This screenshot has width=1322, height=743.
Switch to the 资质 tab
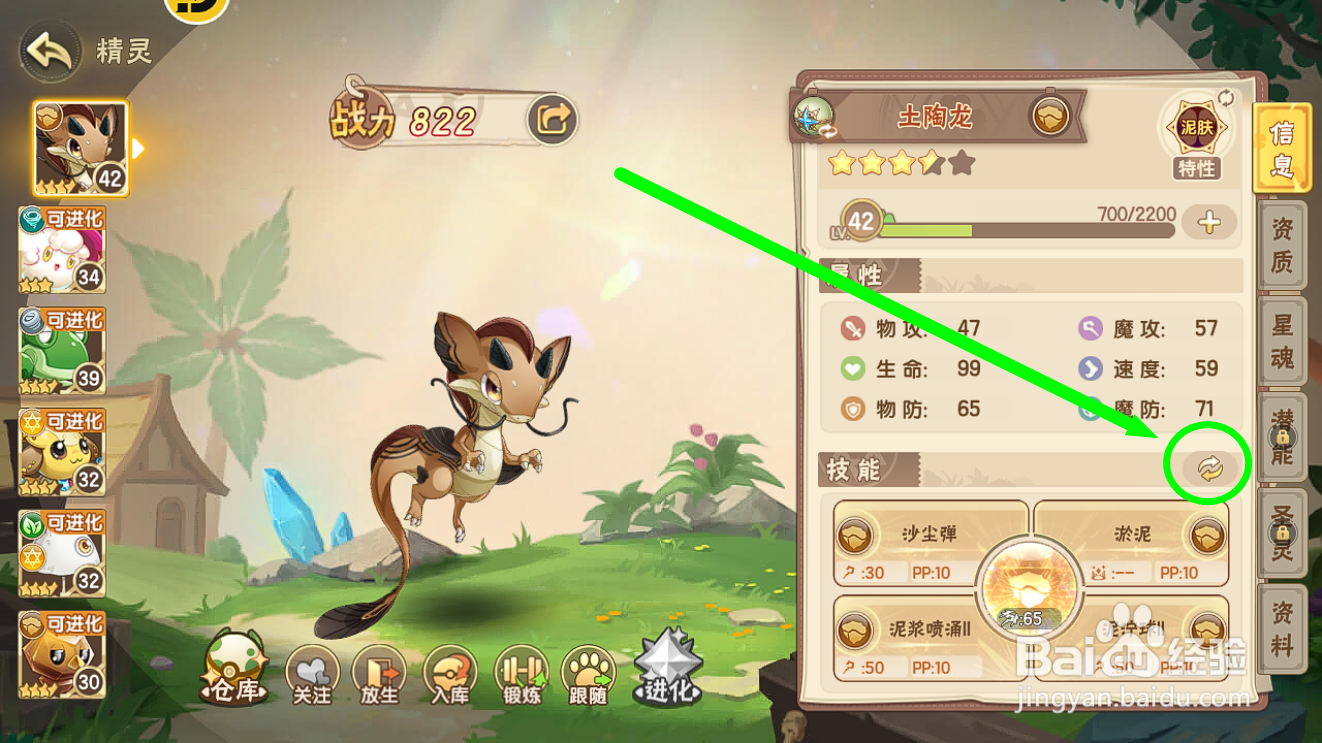point(1283,246)
